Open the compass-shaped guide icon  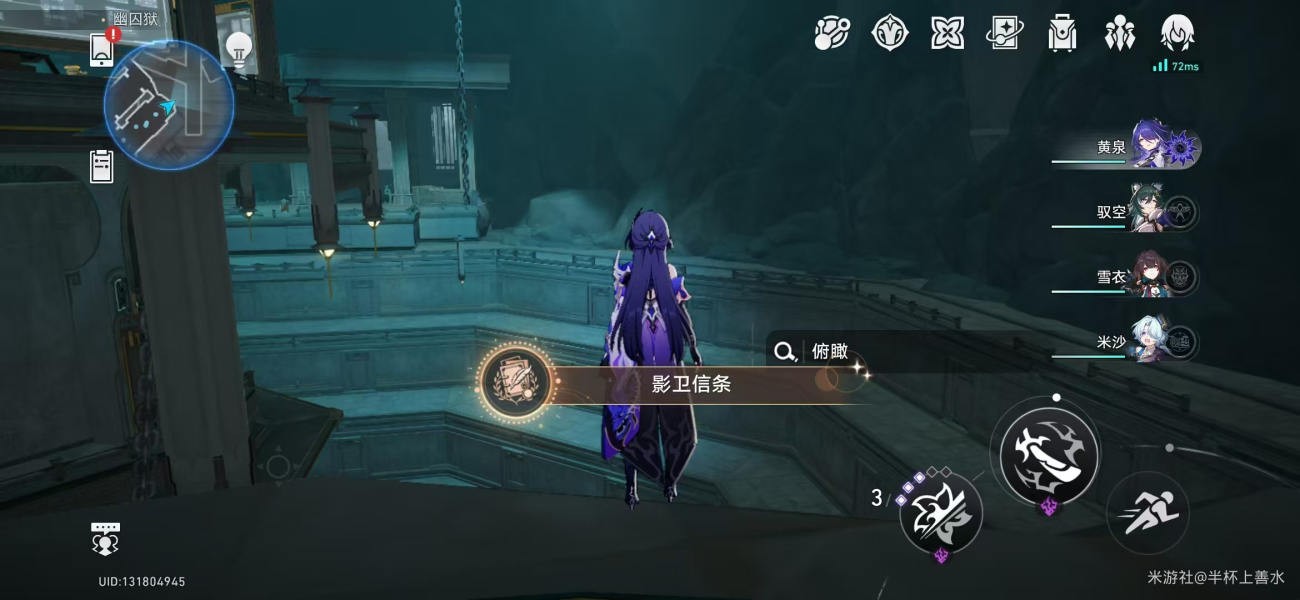click(x=889, y=33)
